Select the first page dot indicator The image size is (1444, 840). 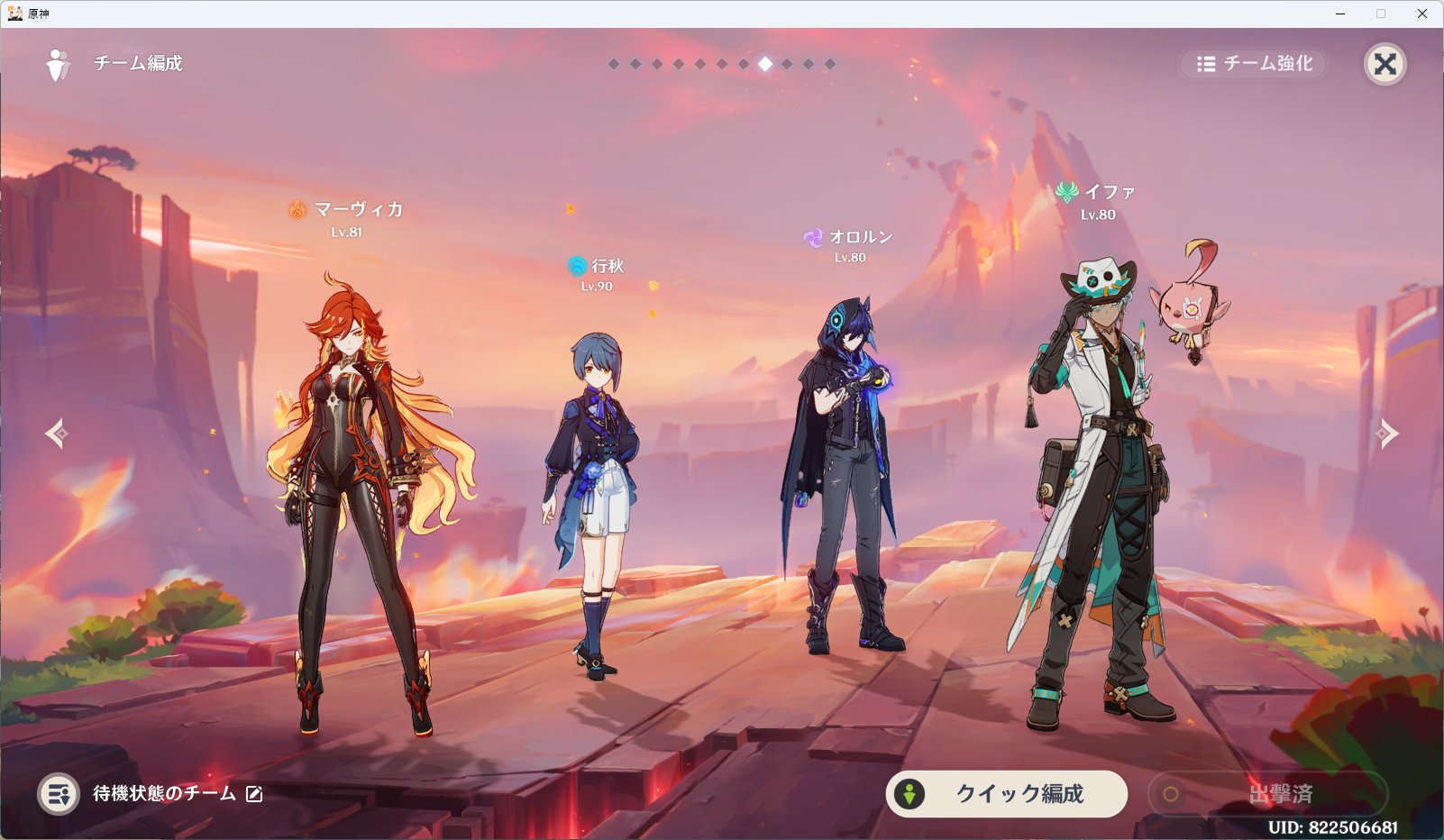[x=615, y=64]
